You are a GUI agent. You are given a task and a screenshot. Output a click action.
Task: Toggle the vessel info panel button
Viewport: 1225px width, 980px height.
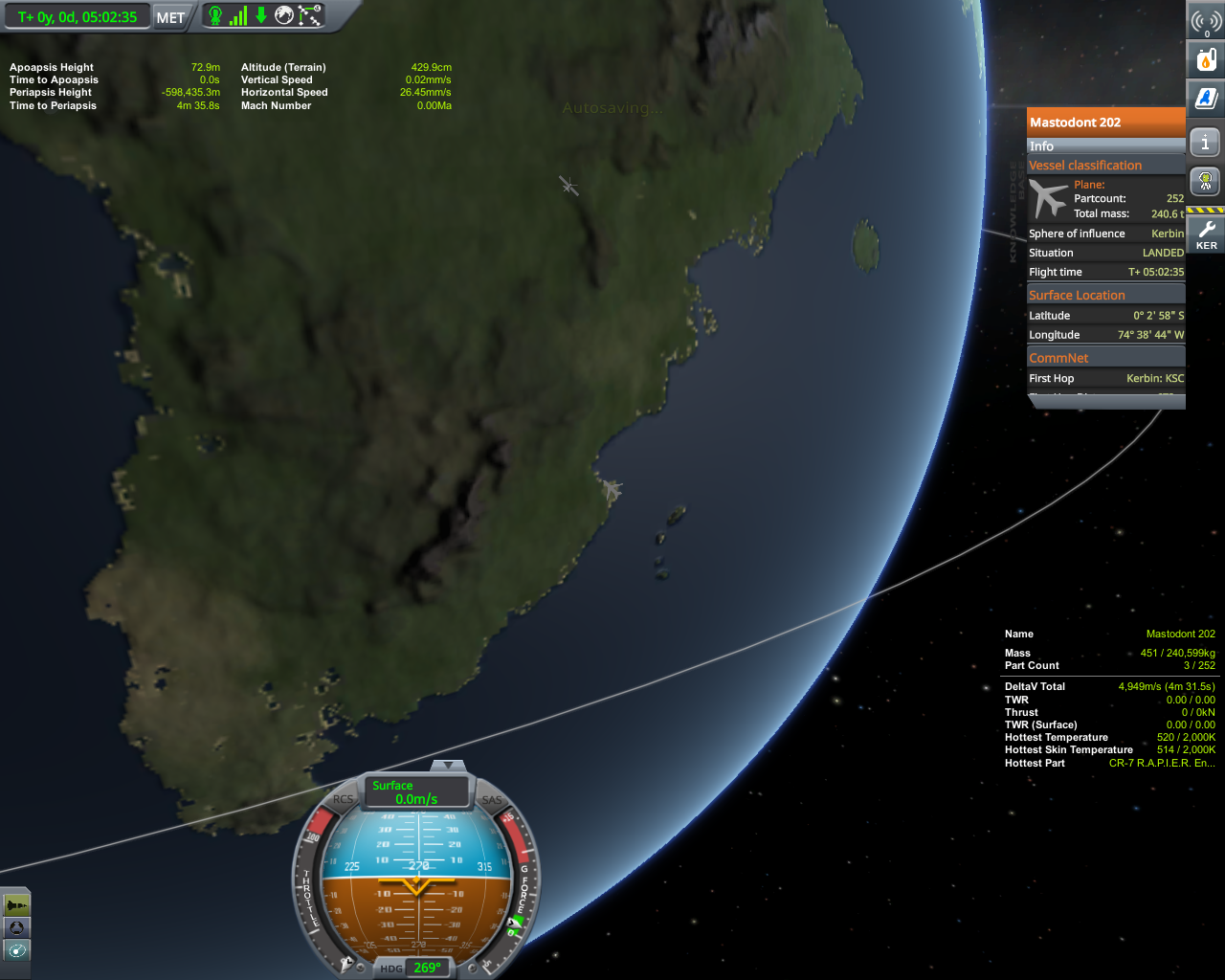click(x=1206, y=143)
